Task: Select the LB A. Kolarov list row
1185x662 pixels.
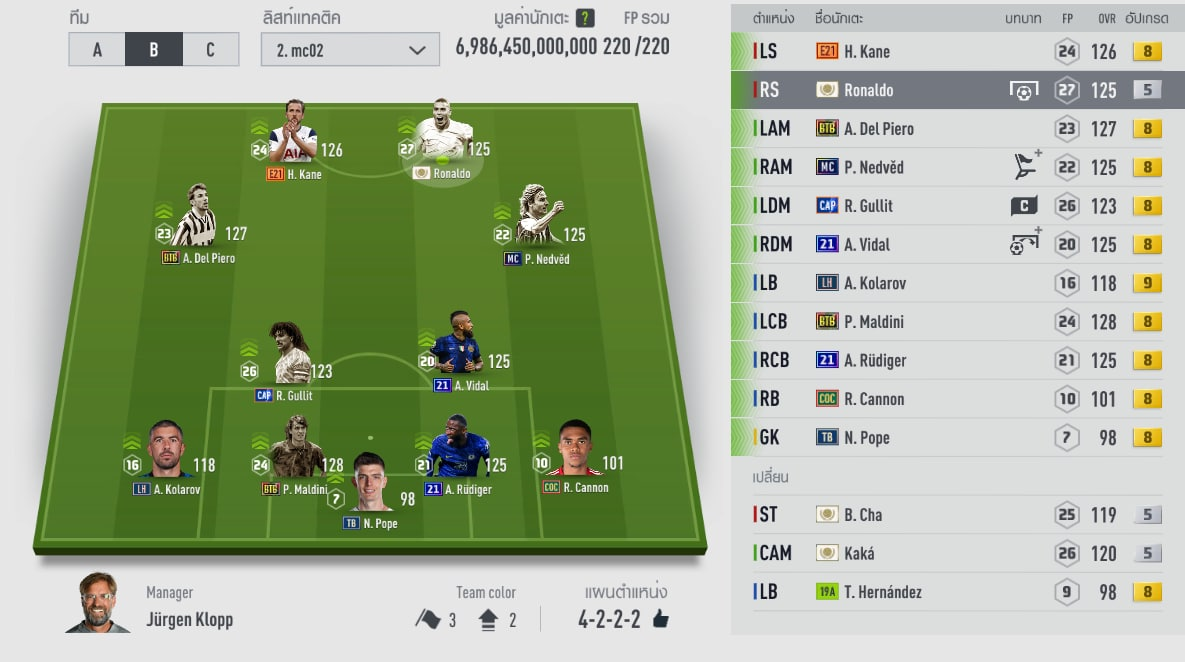Action: (946, 283)
